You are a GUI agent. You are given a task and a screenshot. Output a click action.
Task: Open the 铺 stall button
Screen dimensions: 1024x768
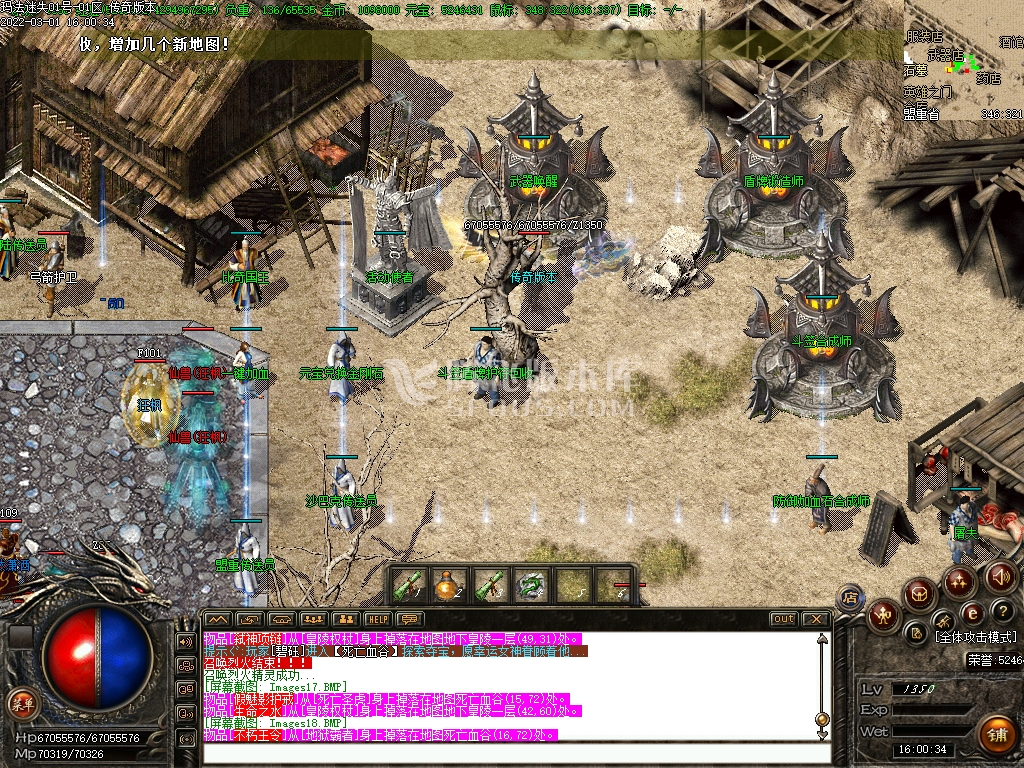(x=996, y=735)
